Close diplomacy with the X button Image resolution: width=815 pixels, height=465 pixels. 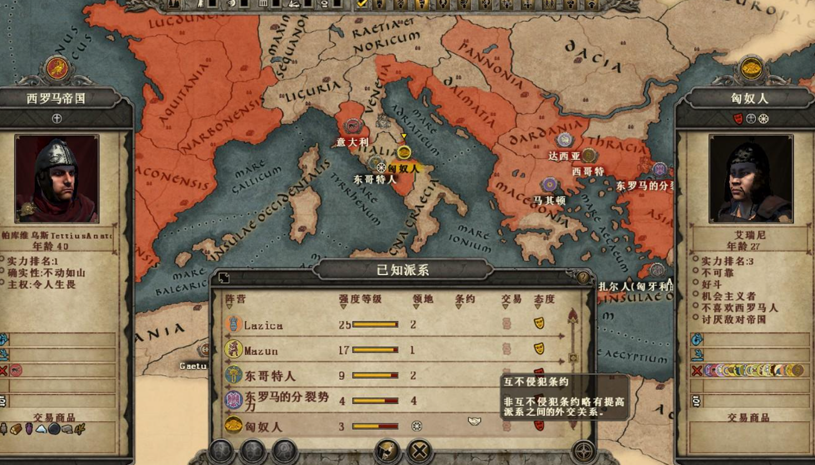click(420, 452)
